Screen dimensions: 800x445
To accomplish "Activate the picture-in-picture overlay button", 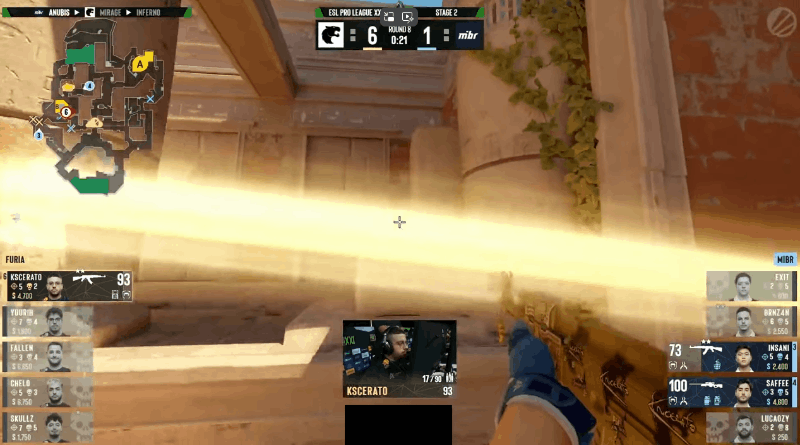I will point(389,17).
